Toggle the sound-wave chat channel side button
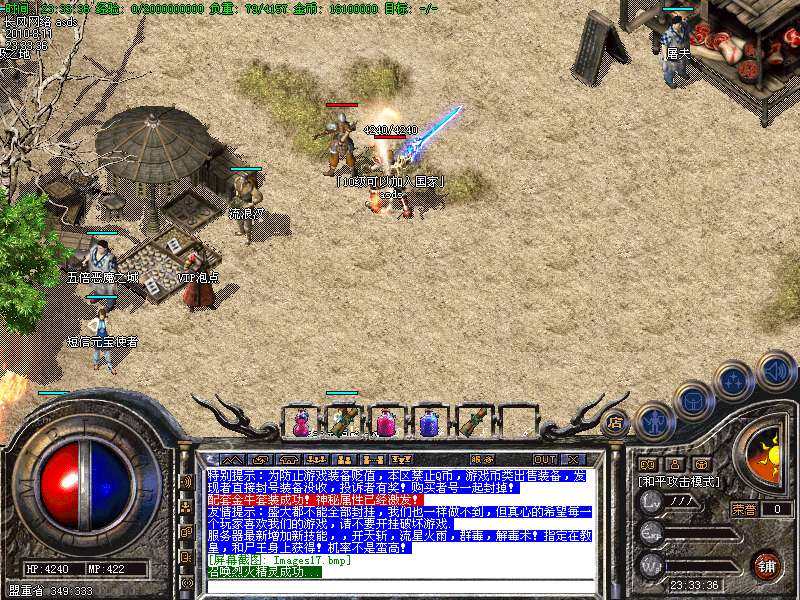800x600 pixels. pos(186,481)
